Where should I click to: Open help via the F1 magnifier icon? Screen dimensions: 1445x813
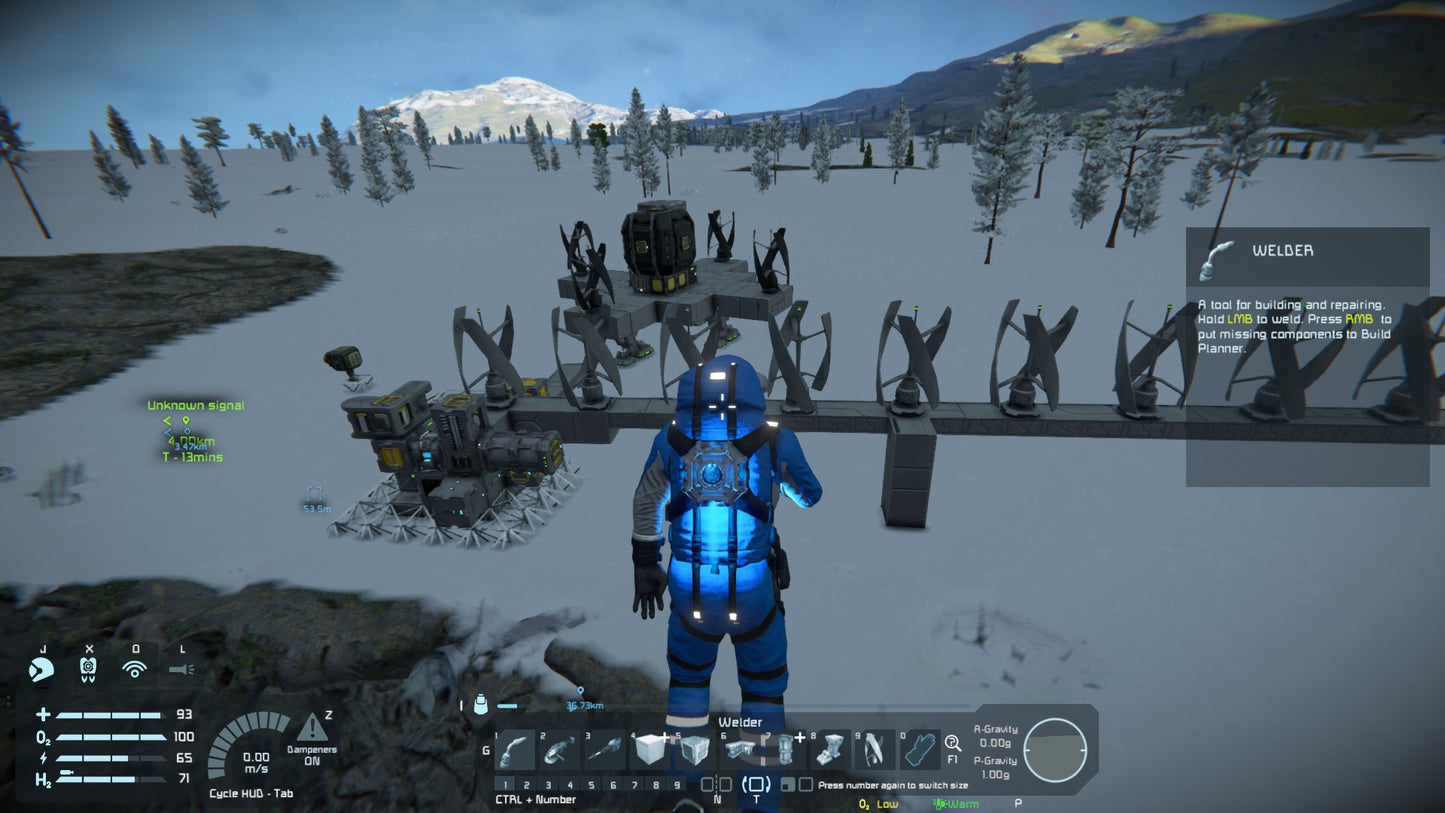[x=953, y=744]
